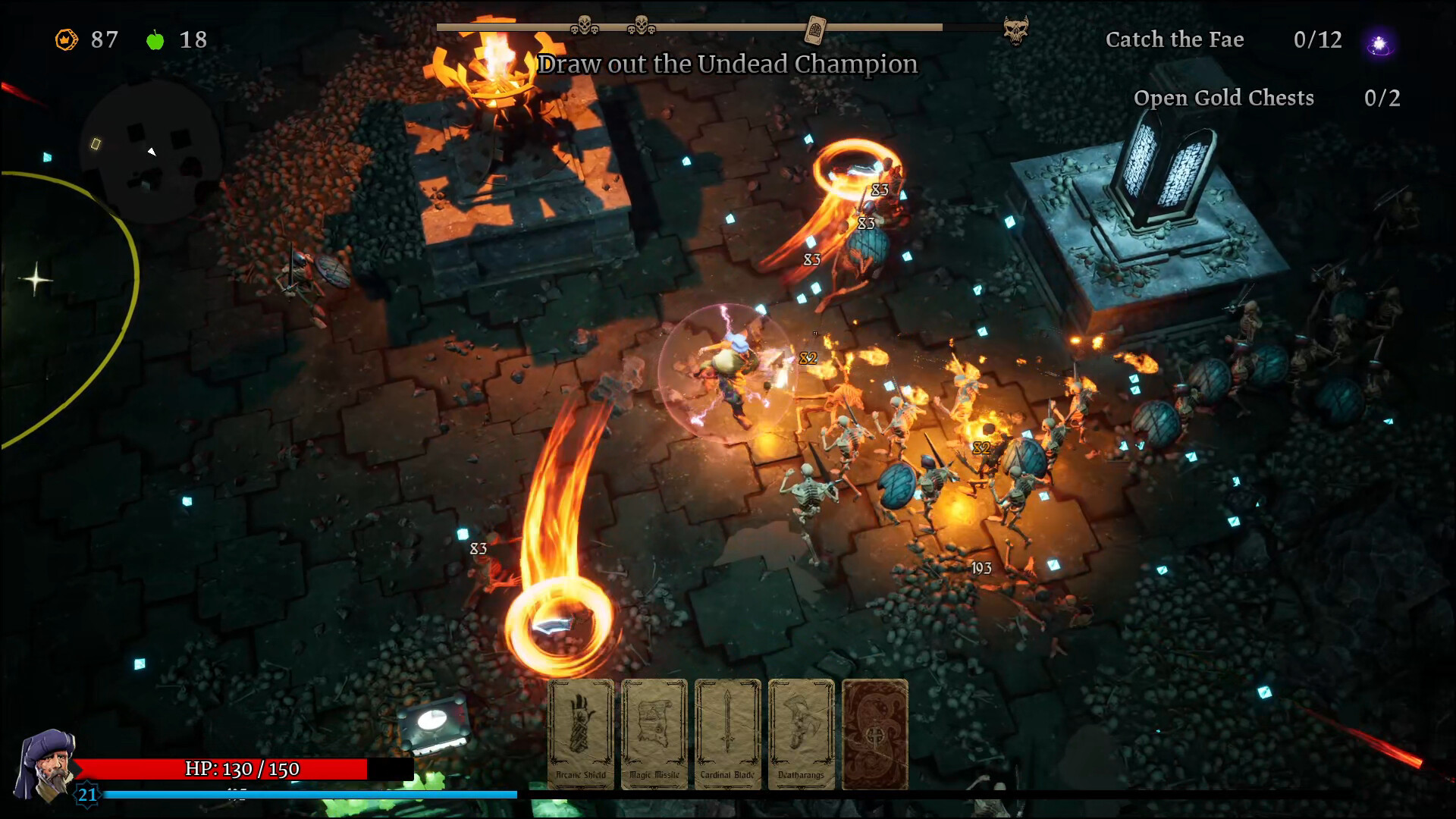
Task: Click the Open Gold Chests objective
Action: (1224, 98)
